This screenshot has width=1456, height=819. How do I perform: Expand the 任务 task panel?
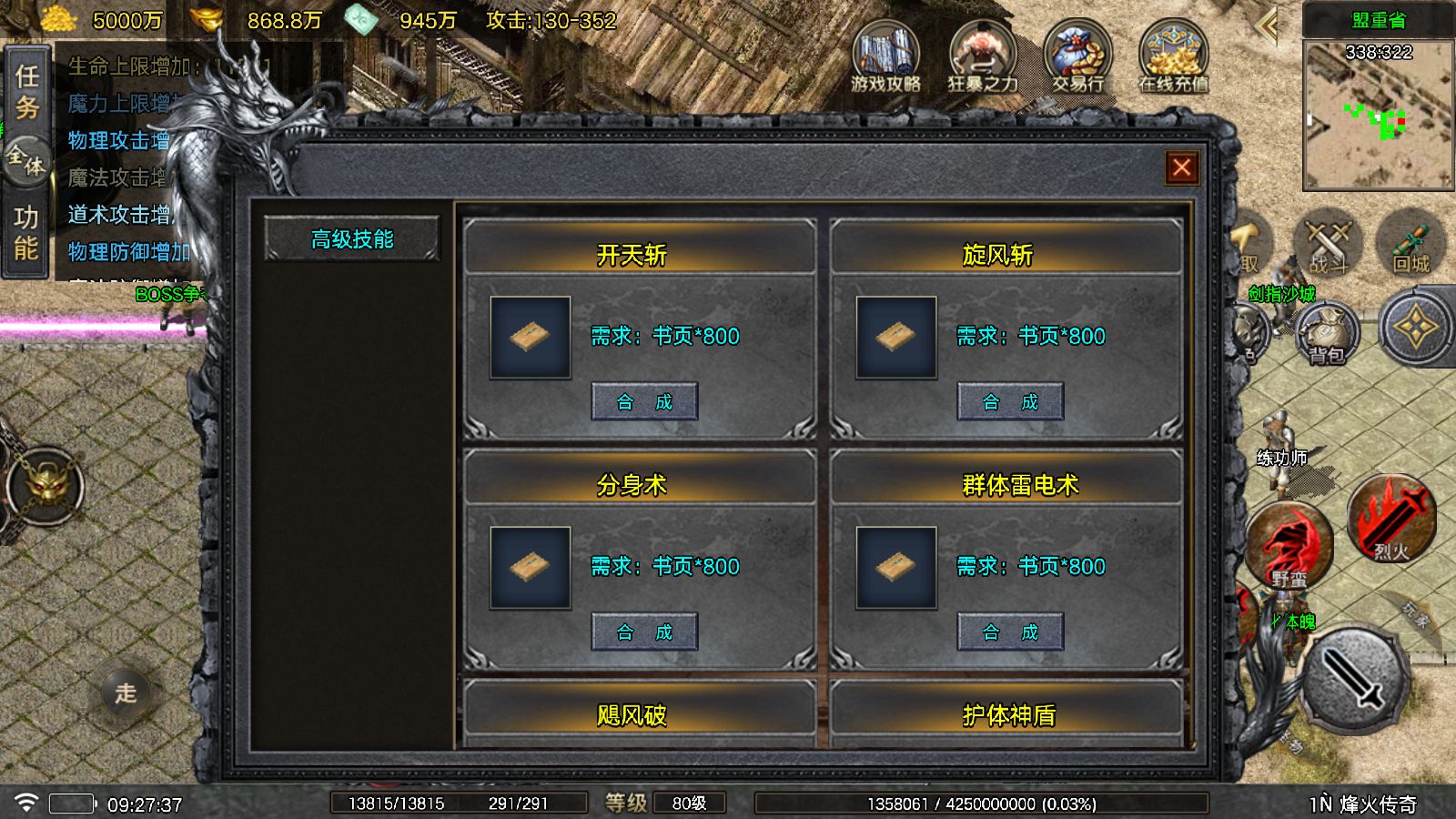[26, 94]
